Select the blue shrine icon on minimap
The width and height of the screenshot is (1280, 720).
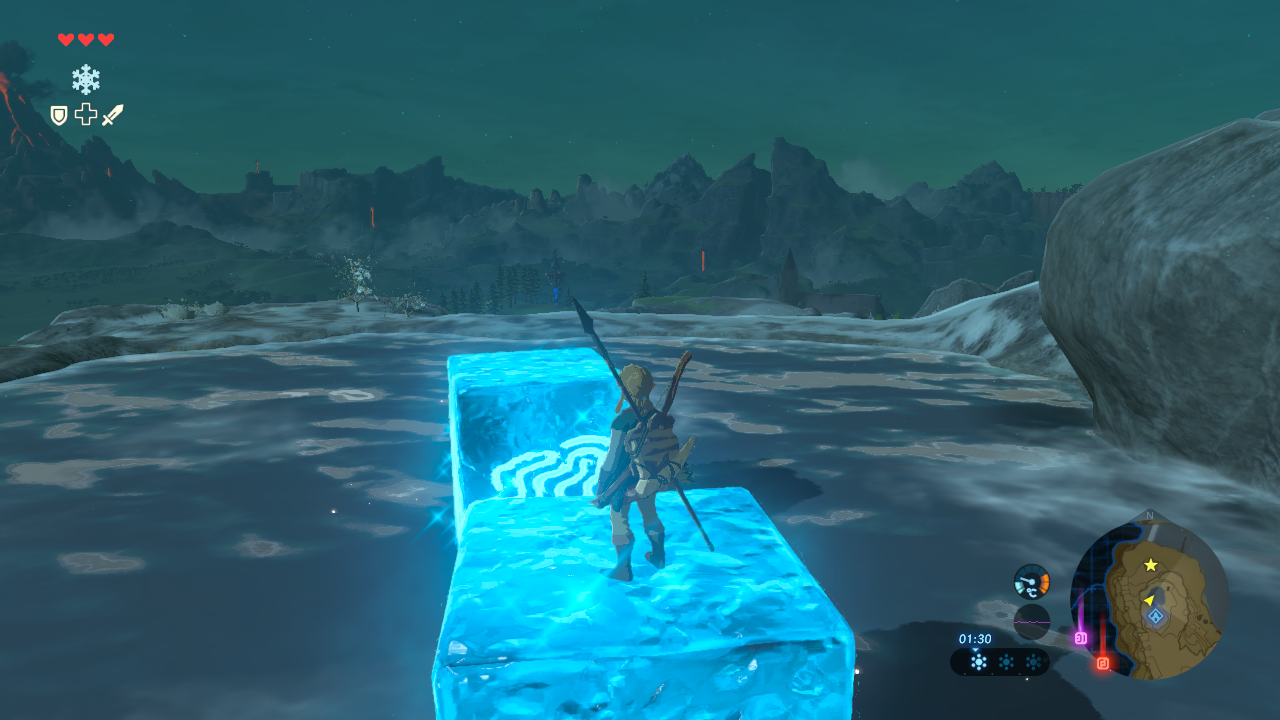(1156, 617)
